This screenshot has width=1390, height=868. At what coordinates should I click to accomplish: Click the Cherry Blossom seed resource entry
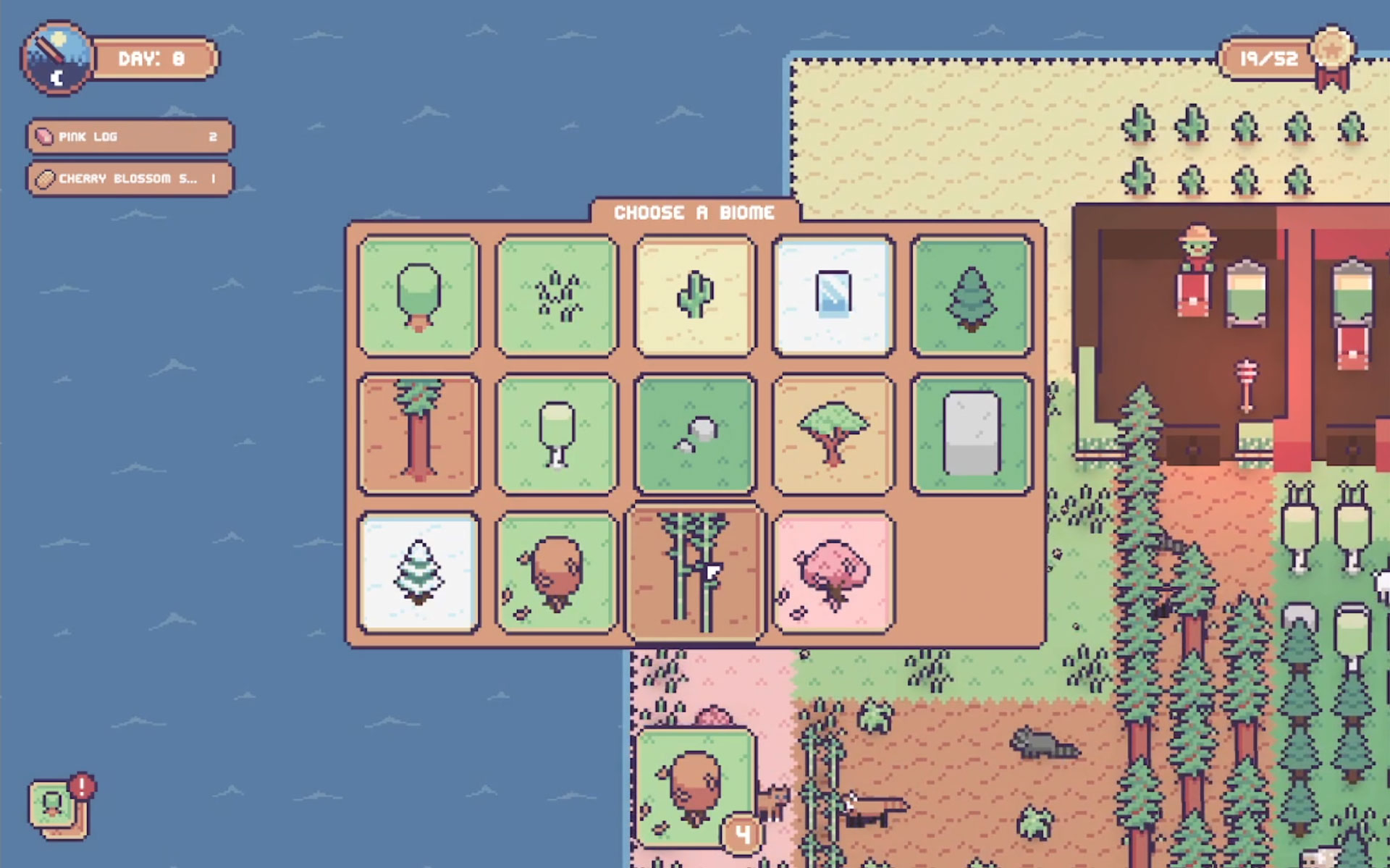pos(130,179)
